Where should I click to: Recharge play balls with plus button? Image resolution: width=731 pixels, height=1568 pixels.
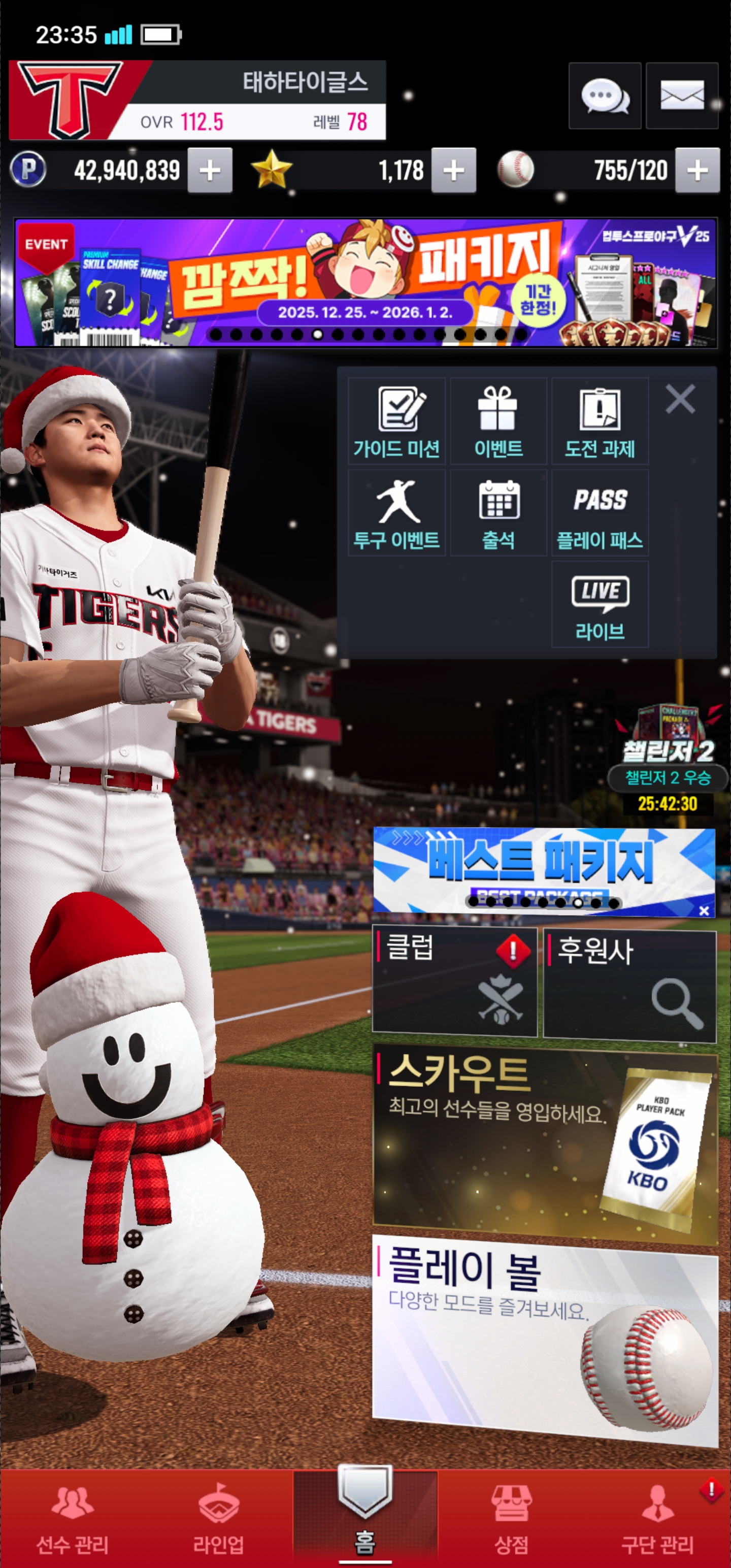697,171
